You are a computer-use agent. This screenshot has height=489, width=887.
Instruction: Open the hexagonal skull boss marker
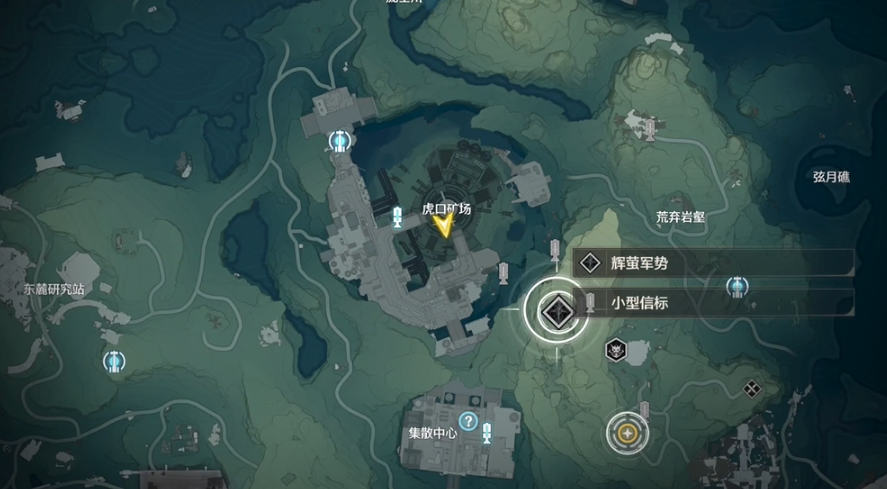pyautogui.click(x=615, y=350)
